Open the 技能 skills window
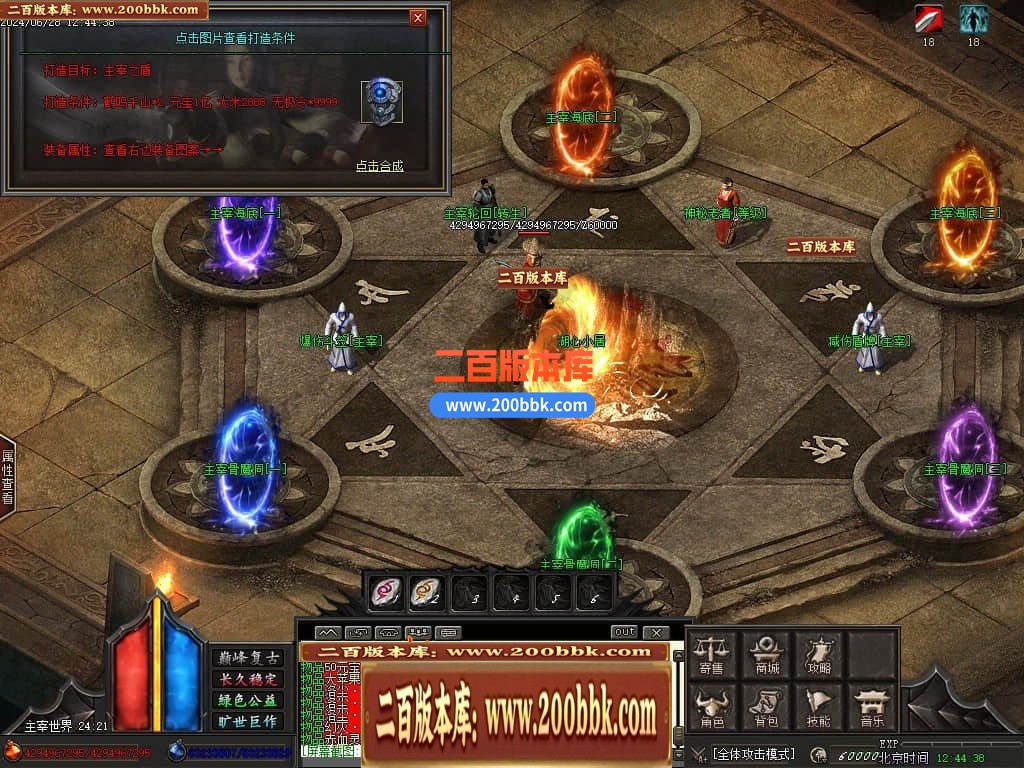 point(820,707)
